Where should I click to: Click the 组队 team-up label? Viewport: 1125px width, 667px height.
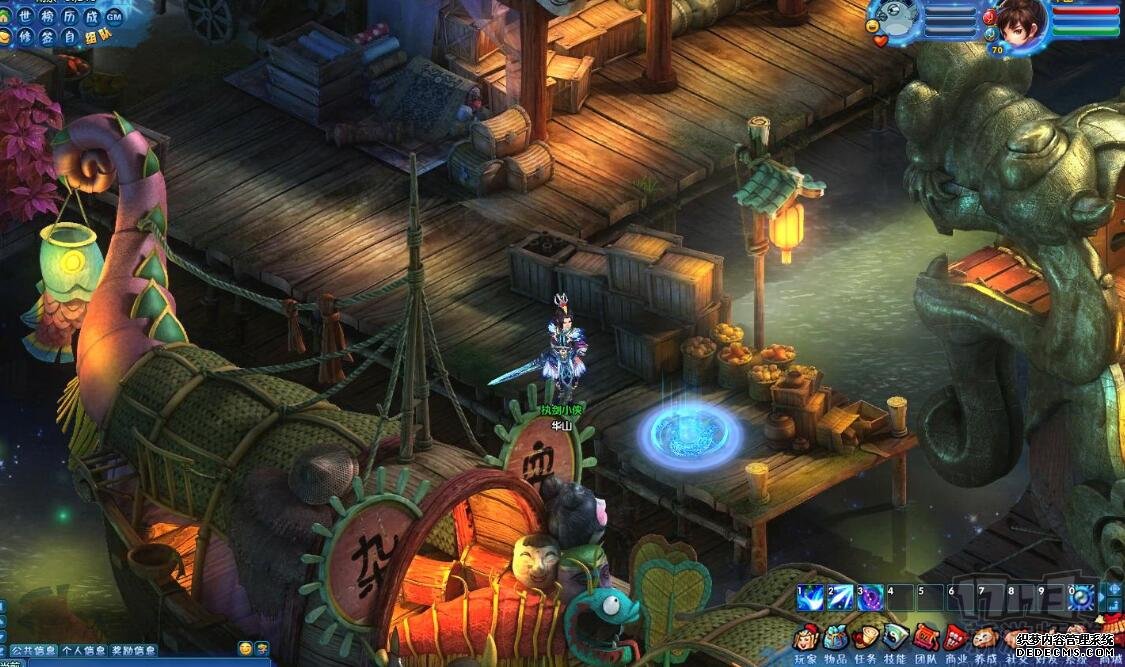(97, 37)
